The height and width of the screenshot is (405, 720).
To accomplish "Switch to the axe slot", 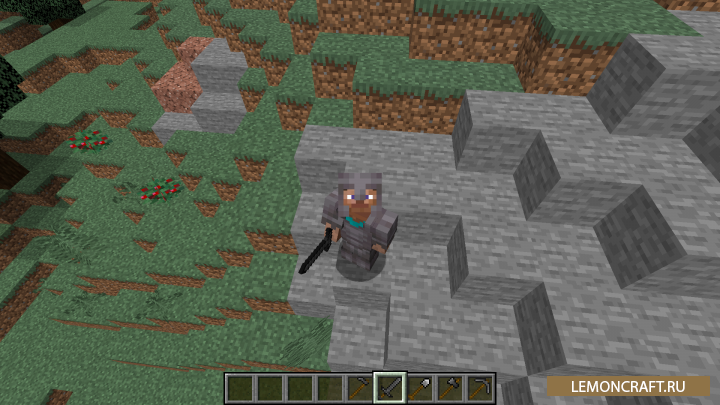I will pyautogui.click(x=450, y=387).
